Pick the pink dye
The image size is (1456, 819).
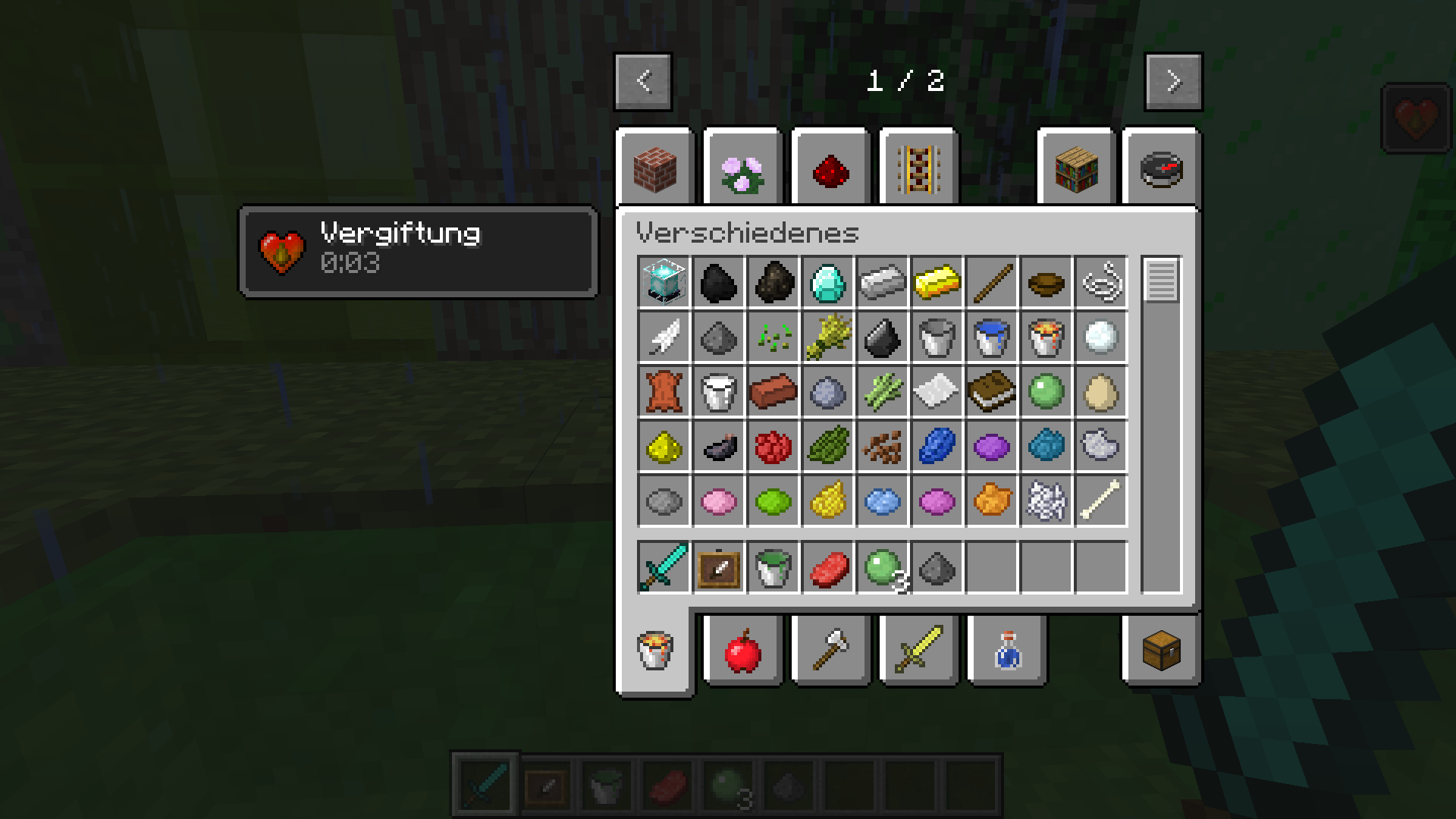pyautogui.click(x=718, y=501)
